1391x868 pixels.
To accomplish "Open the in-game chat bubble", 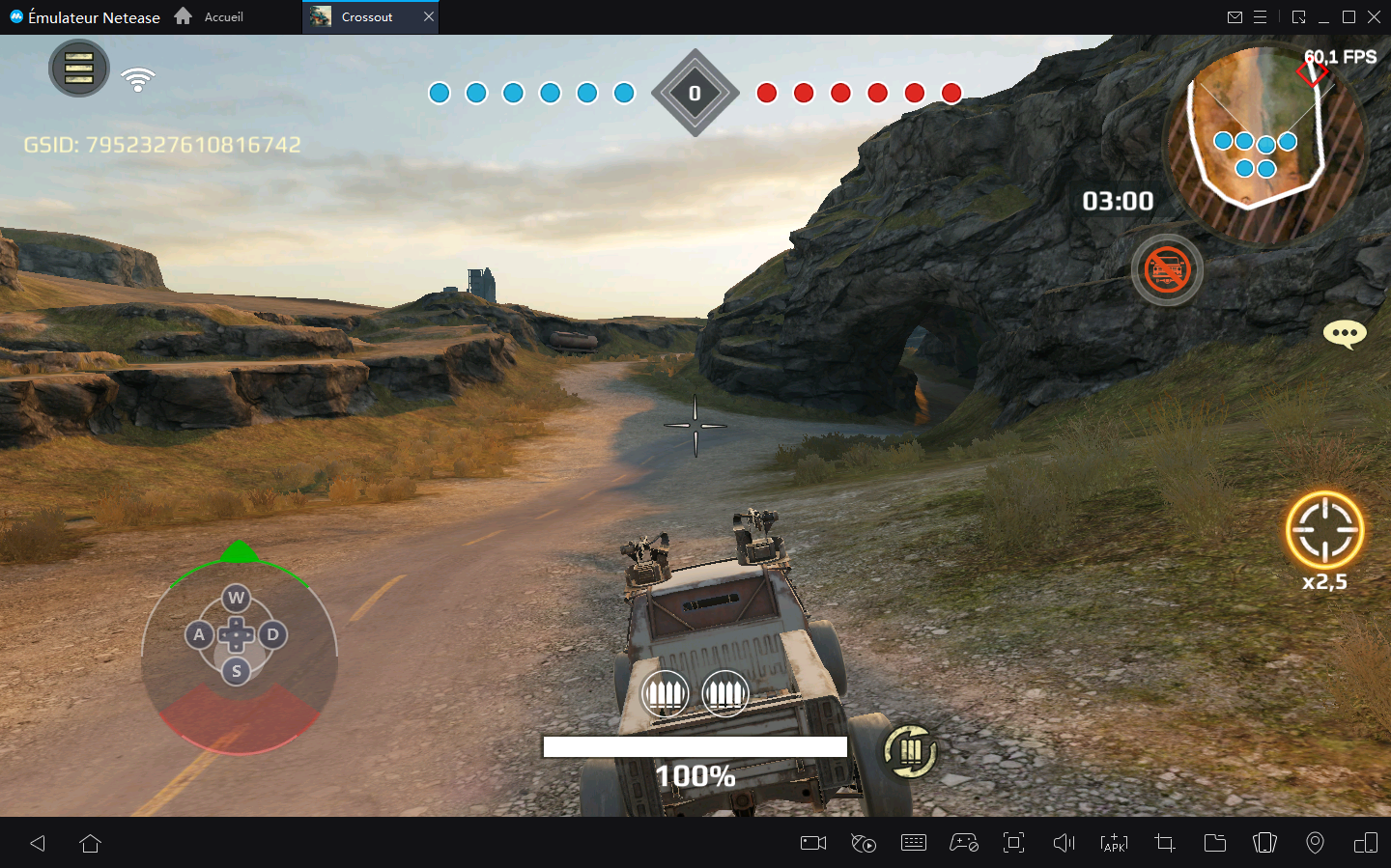I will pos(1344,334).
